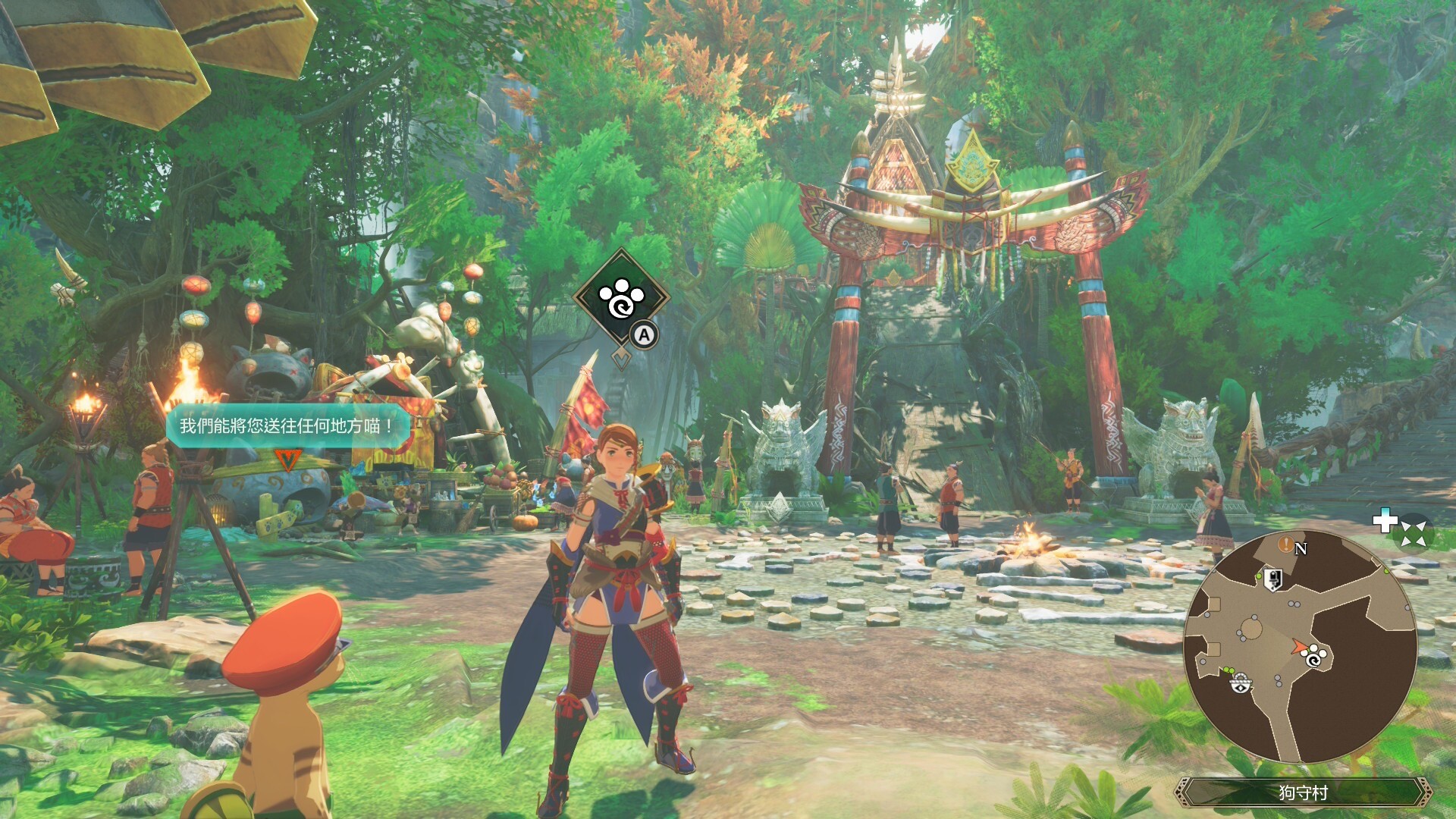Click the shield-shaped smithy marker on minimap
This screenshot has height=819, width=1456.
click(1273, 579)
